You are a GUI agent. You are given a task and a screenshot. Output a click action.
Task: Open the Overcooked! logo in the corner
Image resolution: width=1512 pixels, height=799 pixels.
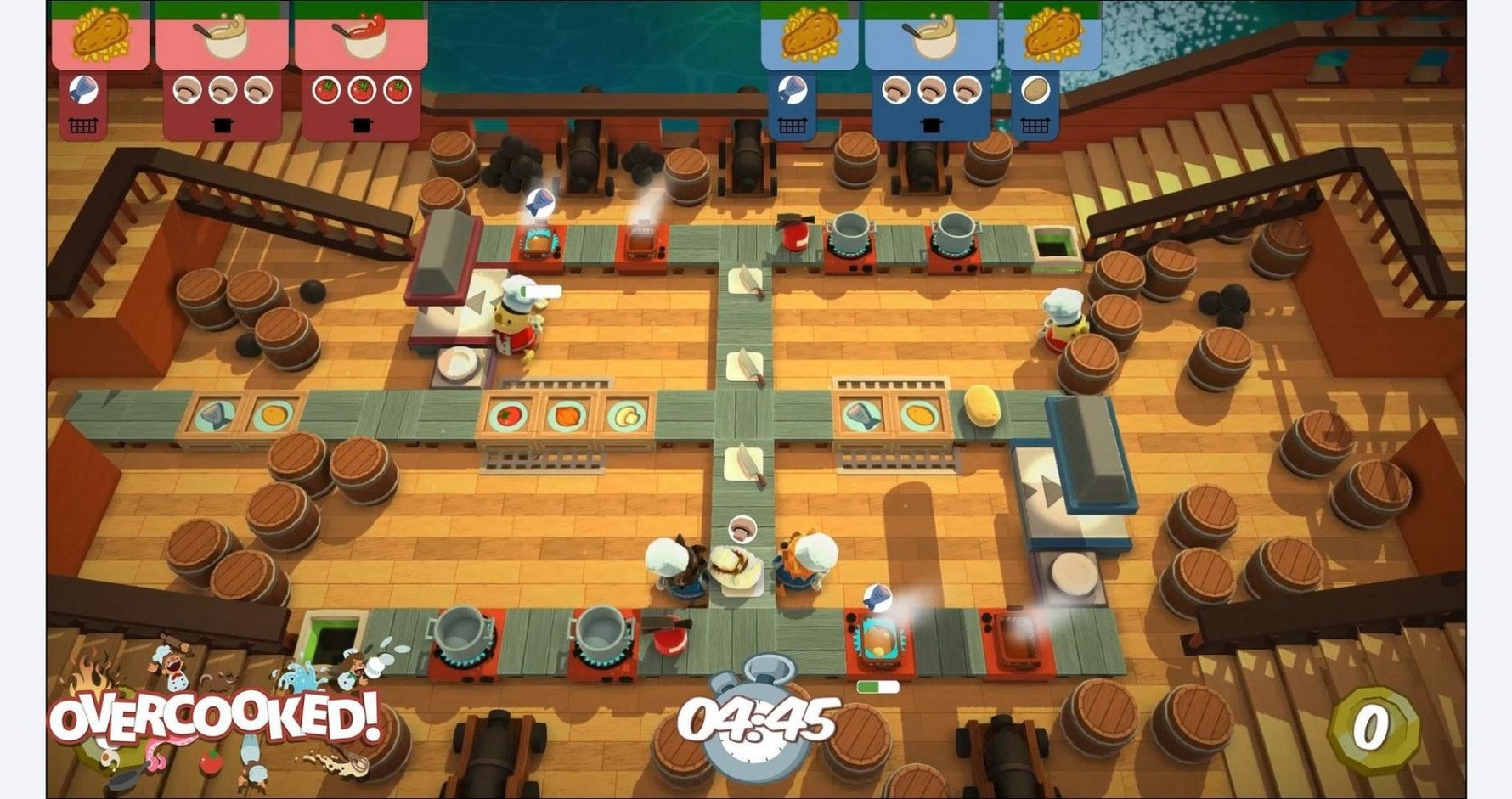click(x=217, y=717)
